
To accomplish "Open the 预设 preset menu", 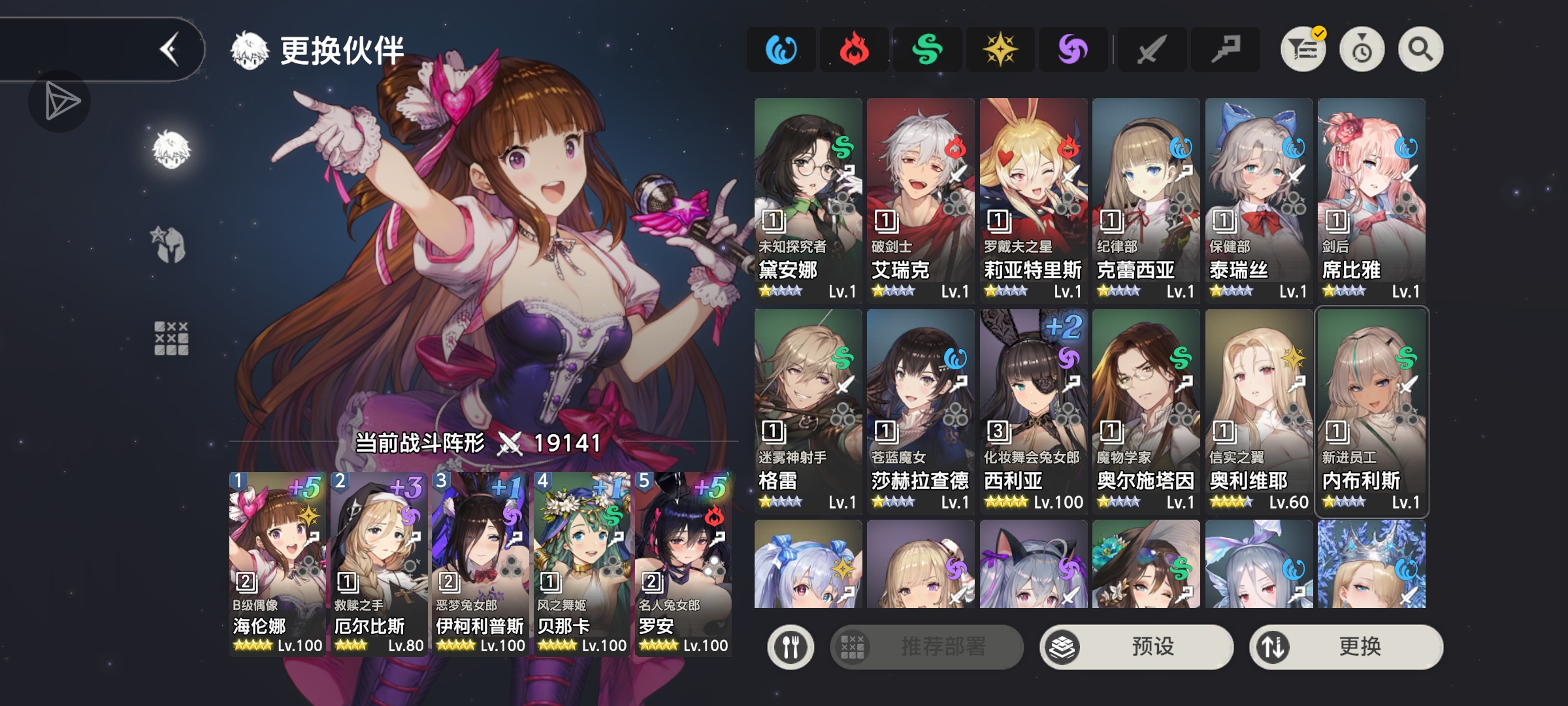I will (x=1136, y=647).
